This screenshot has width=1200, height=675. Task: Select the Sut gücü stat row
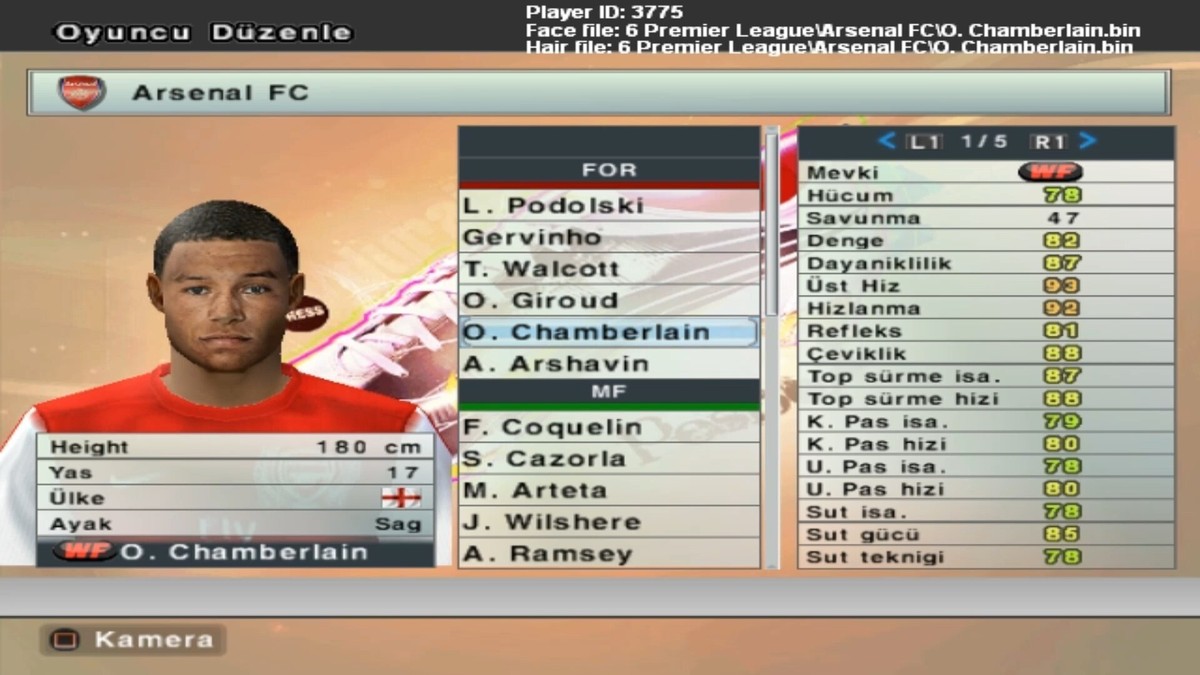pos(985,534)
